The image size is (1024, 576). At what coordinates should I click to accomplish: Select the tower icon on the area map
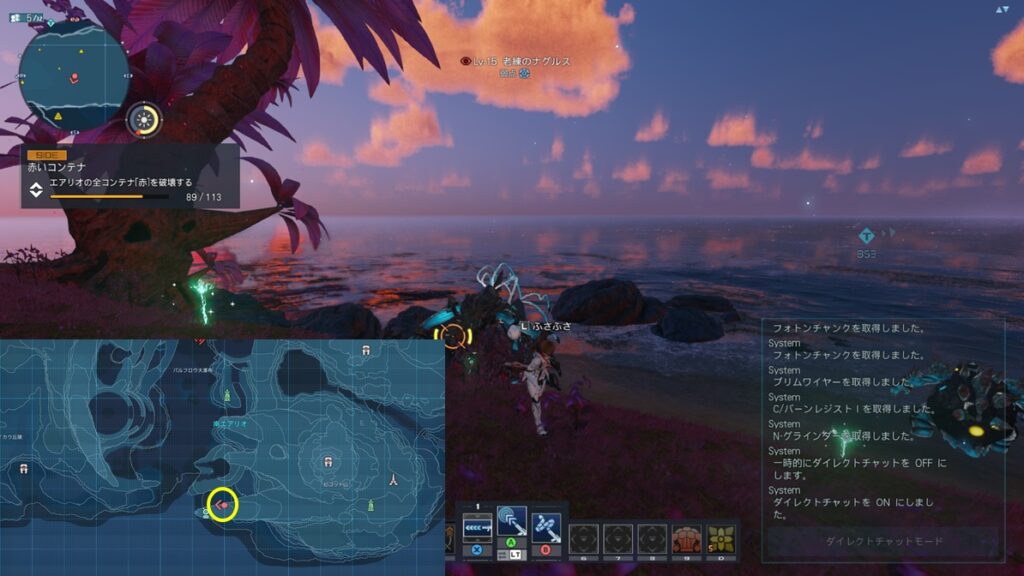[395, 479]
